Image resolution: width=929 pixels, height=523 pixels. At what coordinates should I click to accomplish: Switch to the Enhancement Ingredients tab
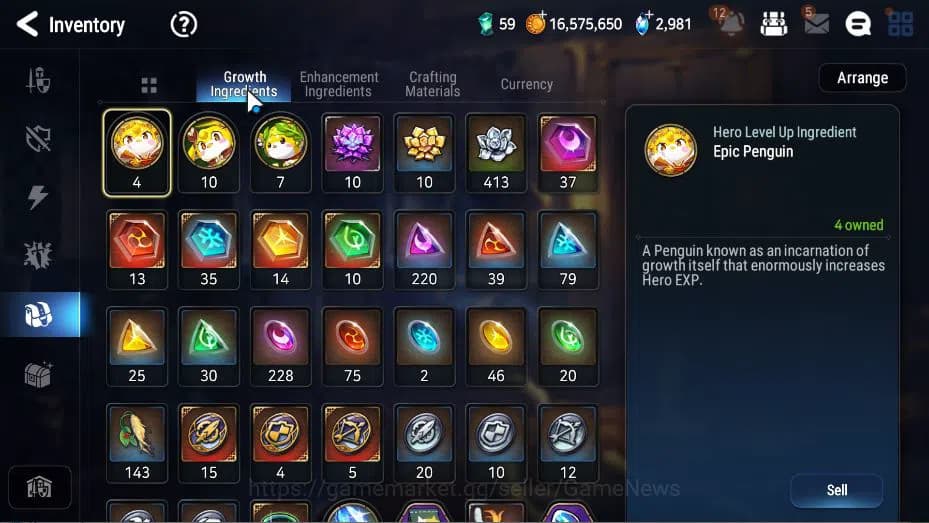pyautogui.click(x=339, y=84)
